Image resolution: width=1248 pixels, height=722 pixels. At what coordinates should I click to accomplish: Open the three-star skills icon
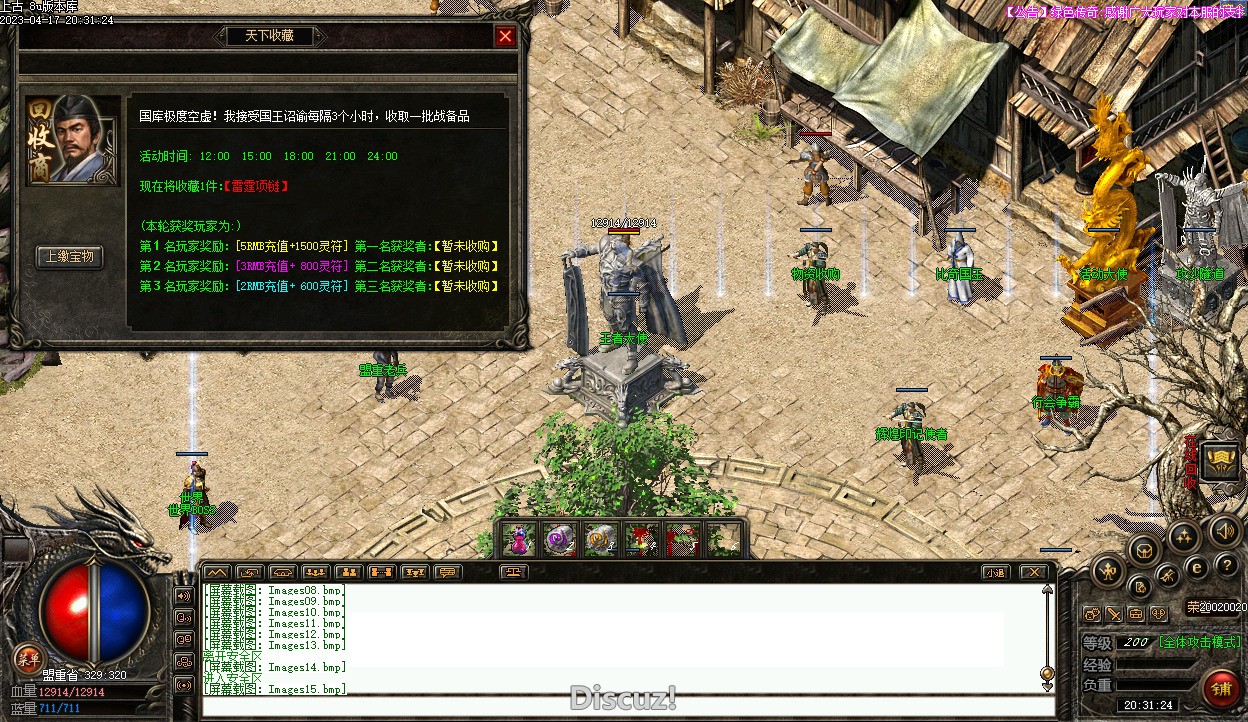pyautogui.click(x=1184, y=537)
